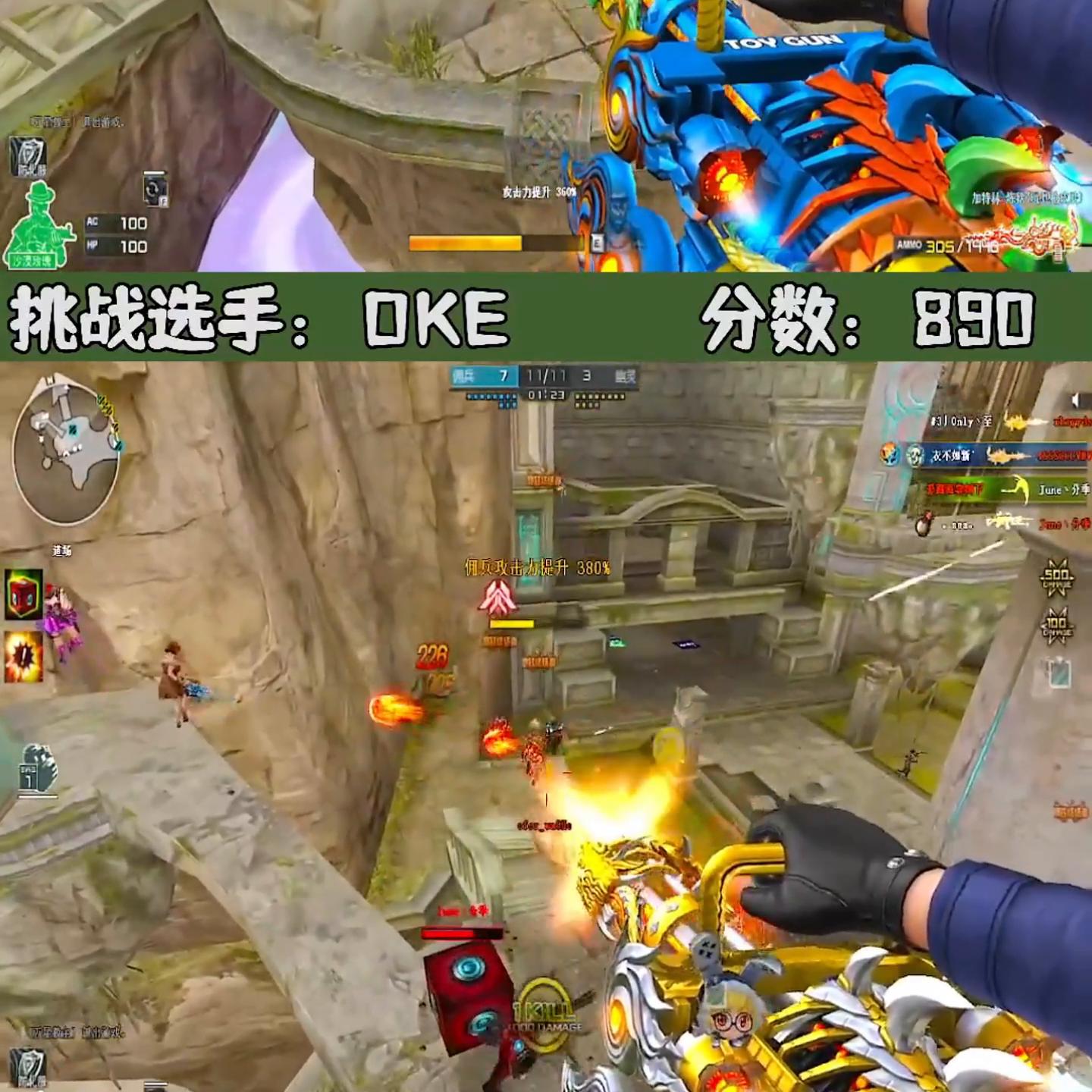
Task: Select the blue highlighted kill feed row
Action: pos(984,455)
